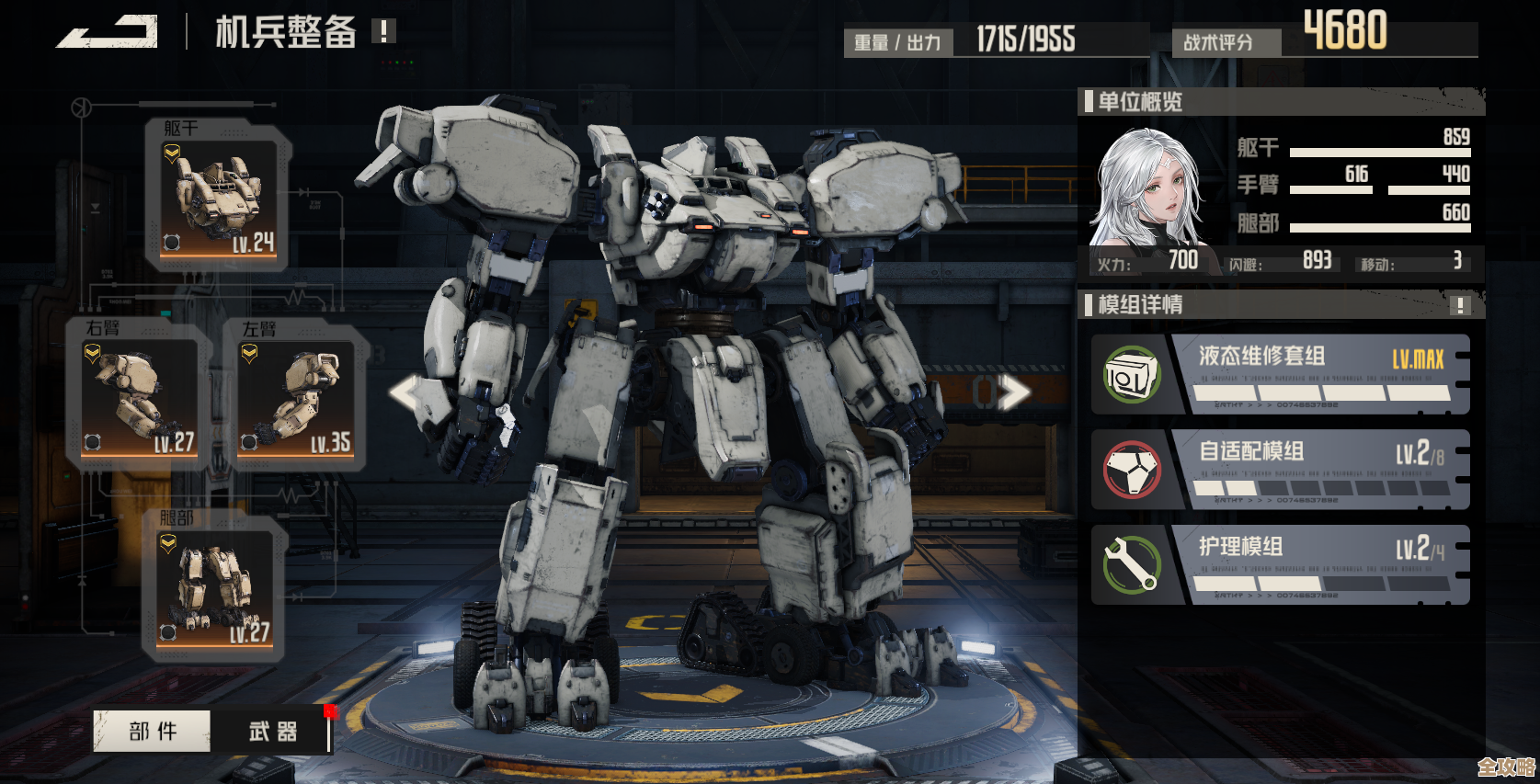Rotate mech with the left arrow
Image resolution: width=1540 pixels, height=784 pixels.
[x=405, y=393]
